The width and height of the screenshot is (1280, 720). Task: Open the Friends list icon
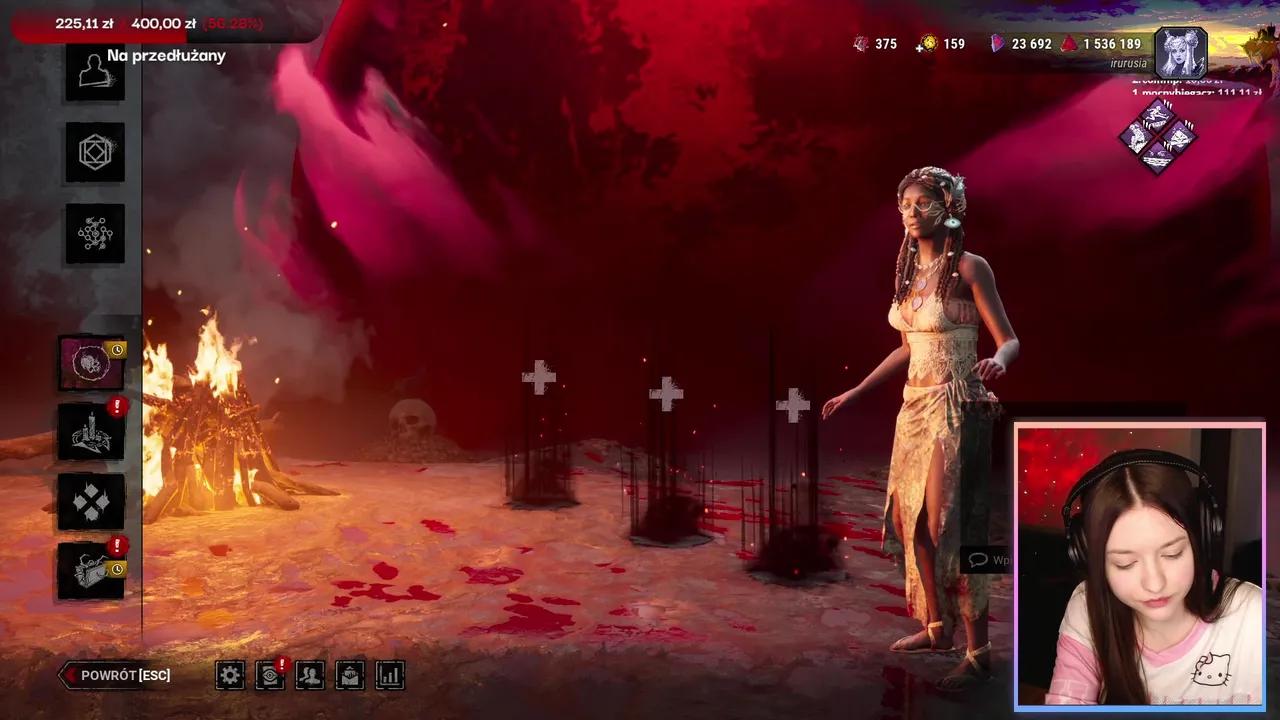coord(310,675)
